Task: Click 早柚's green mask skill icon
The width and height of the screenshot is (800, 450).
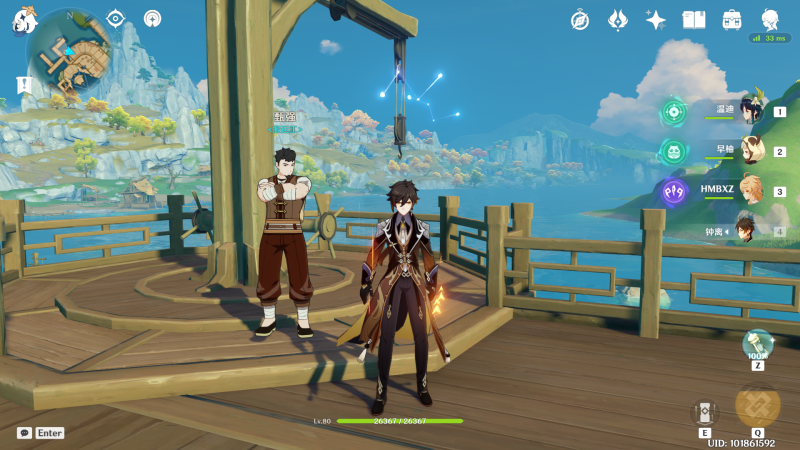Action: pyautogui.click(x=673, y=152)
